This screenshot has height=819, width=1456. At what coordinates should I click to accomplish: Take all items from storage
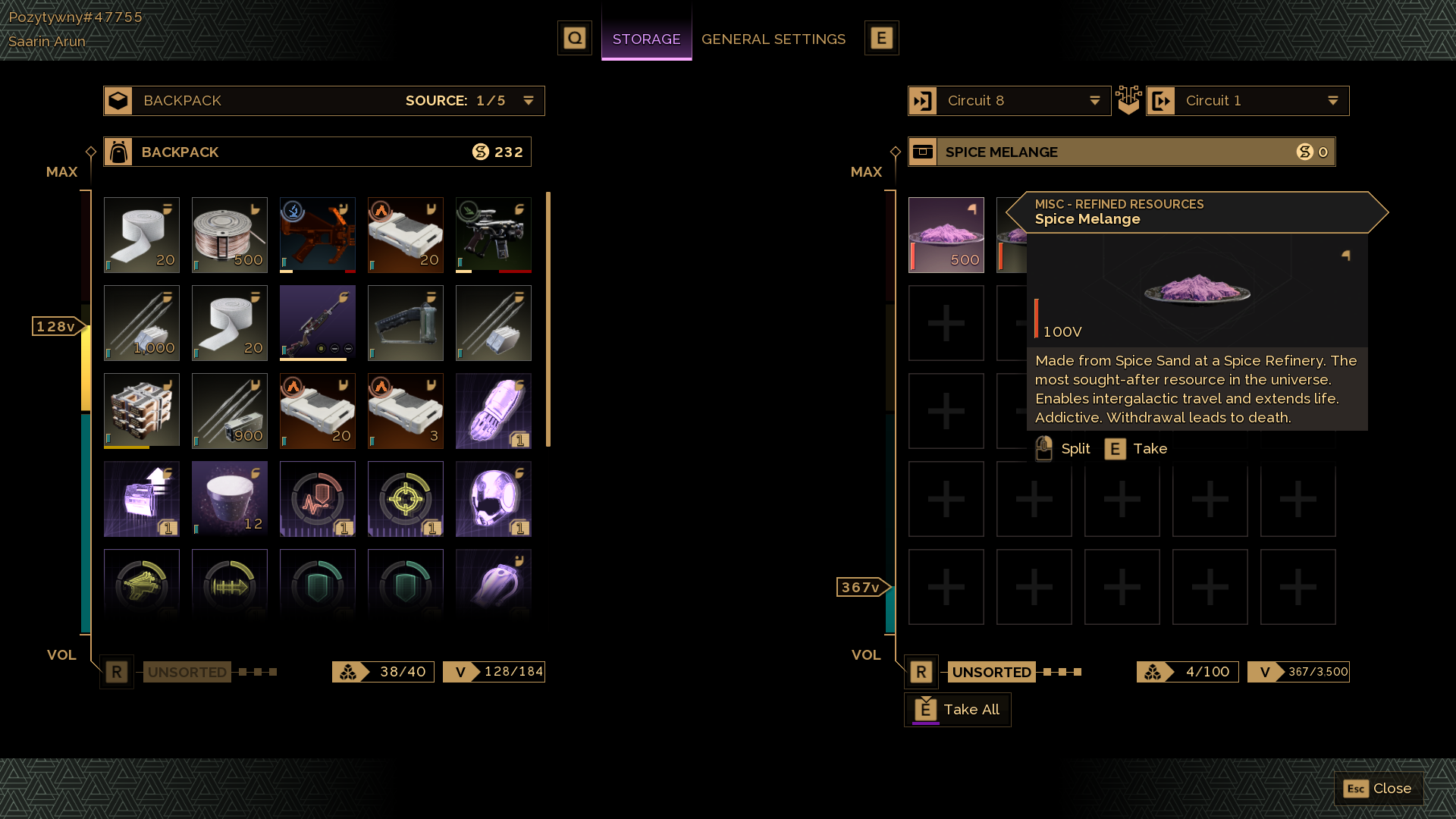pos(957,710)
